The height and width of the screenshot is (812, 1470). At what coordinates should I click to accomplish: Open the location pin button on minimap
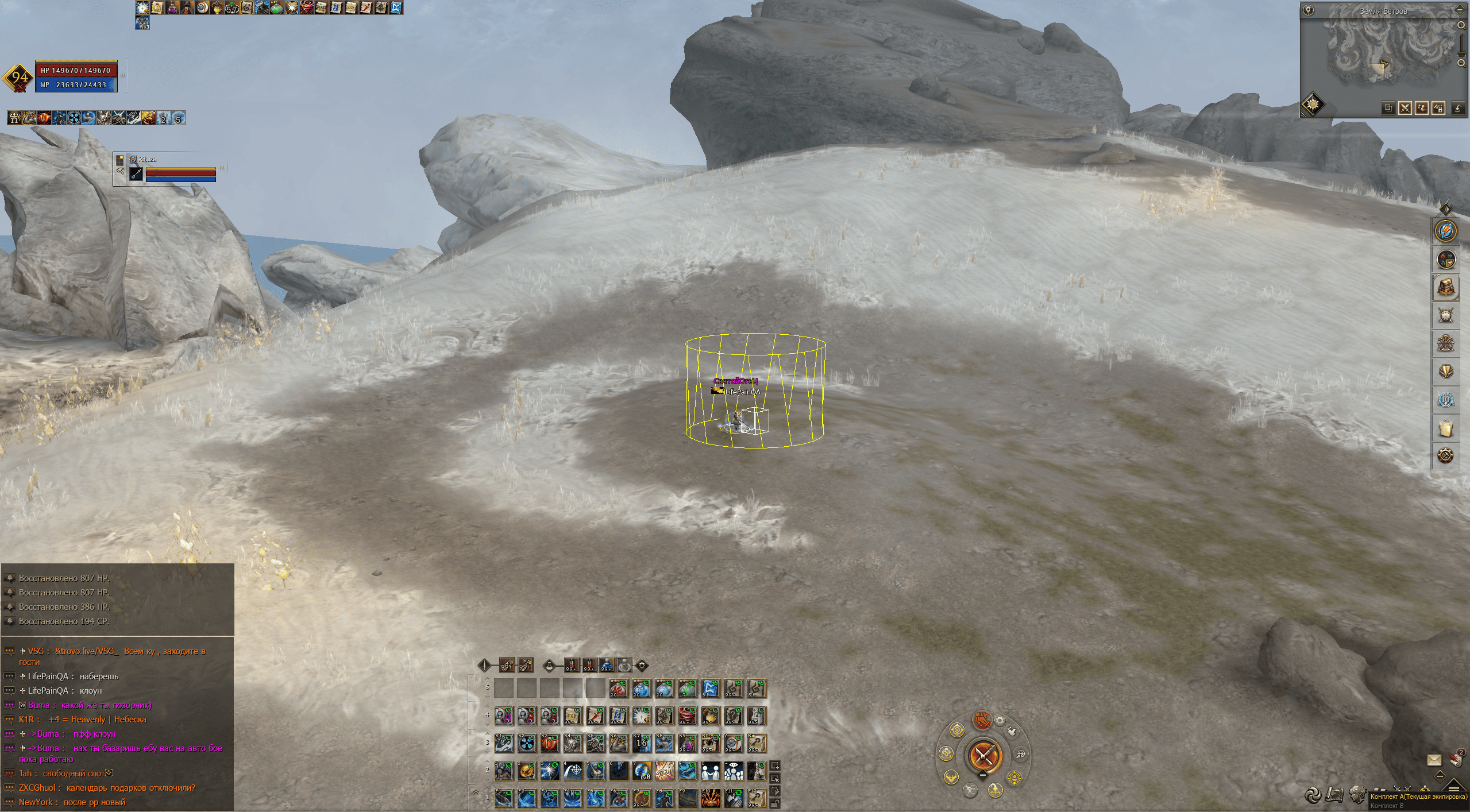pyautogui.click(x=1308, y=10)
